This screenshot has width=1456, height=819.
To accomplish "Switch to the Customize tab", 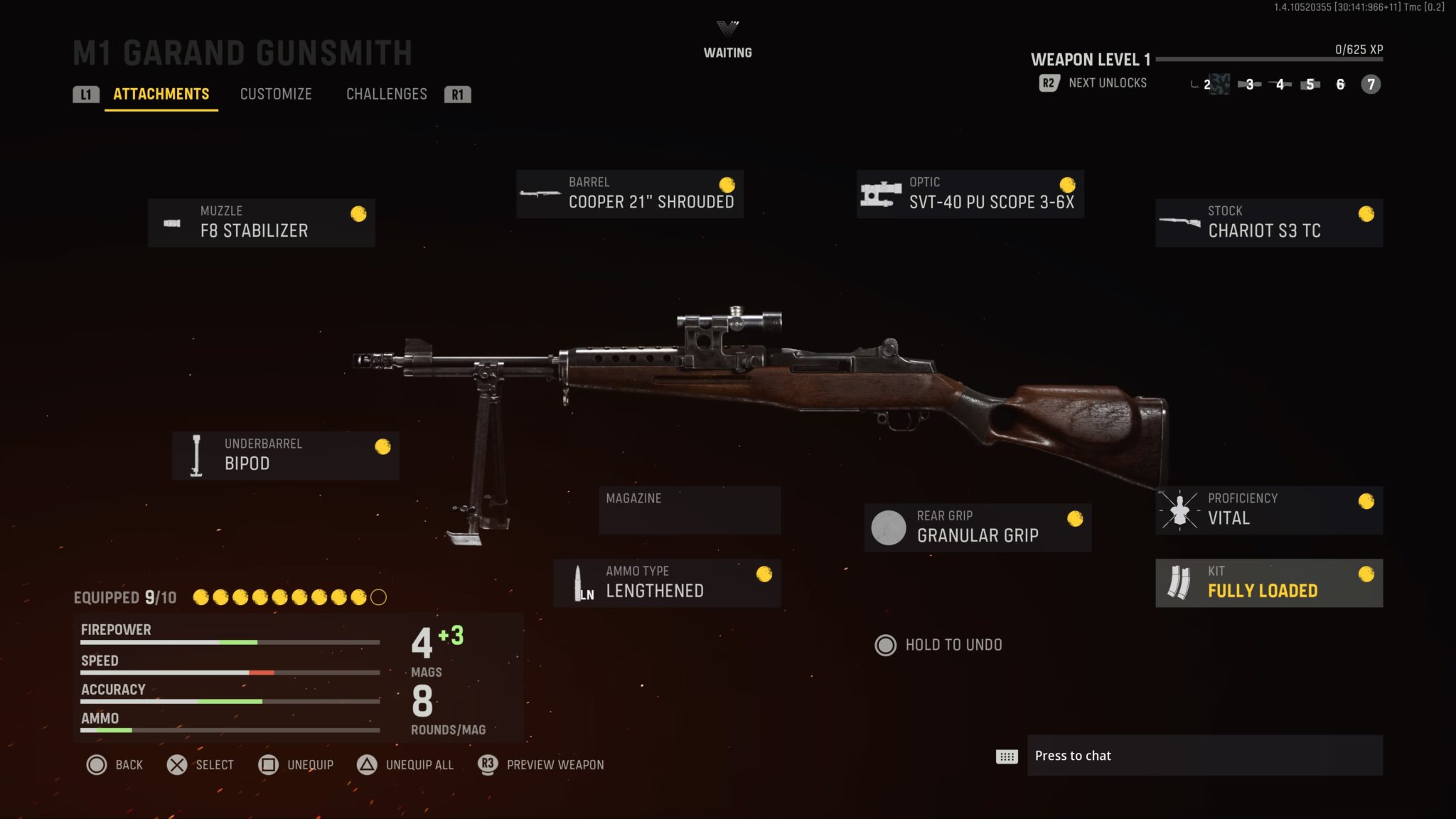I will pos(277,94).
